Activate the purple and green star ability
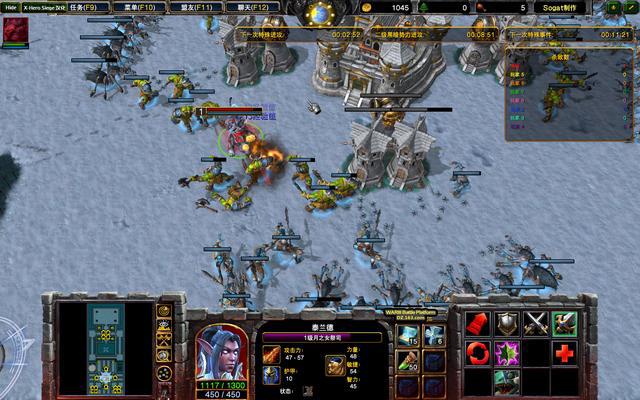Image resolution: width=640 pixels, height=400 pixels. click(508, 352)
